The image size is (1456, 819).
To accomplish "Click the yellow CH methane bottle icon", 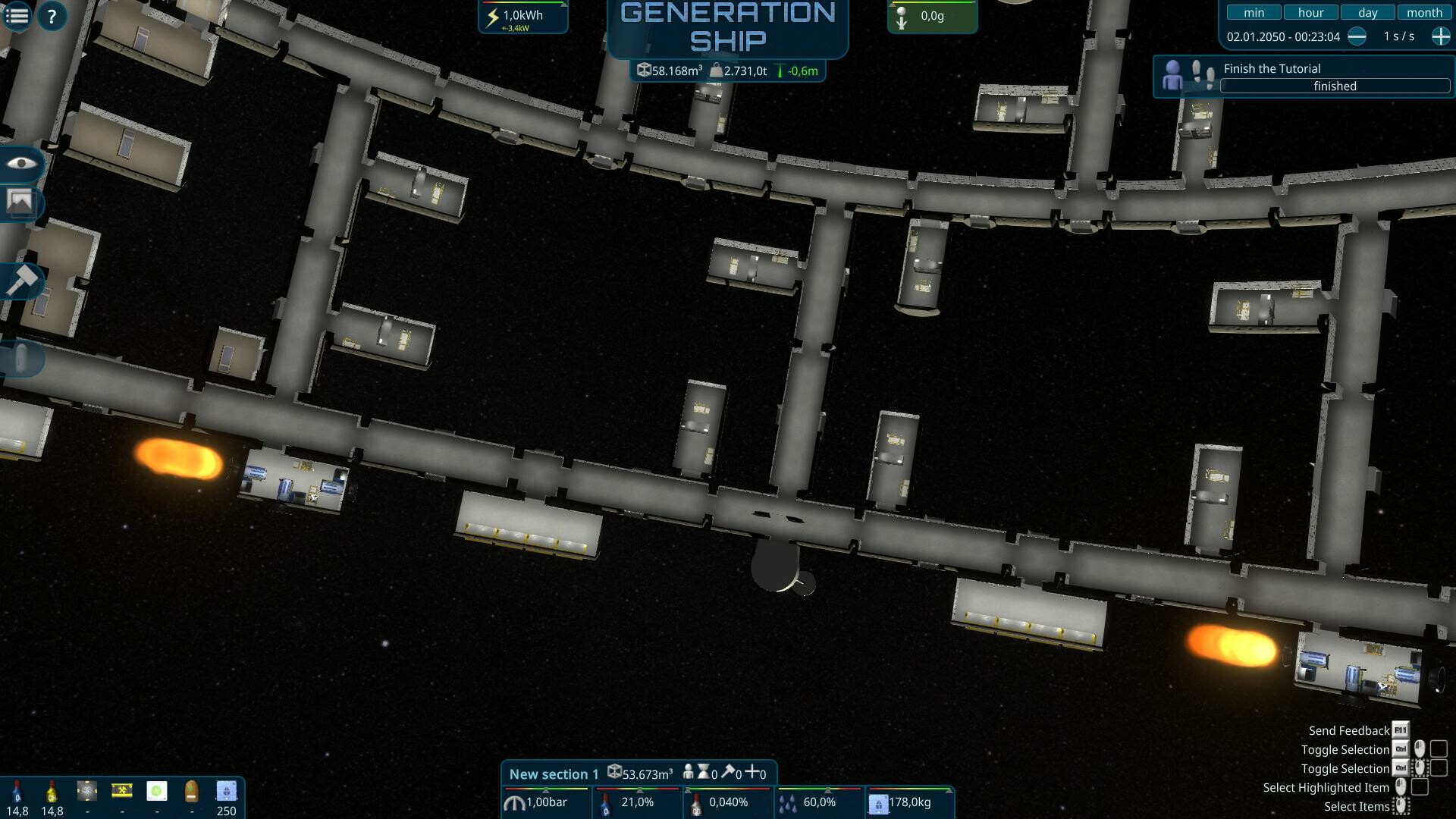I will (x=50, y=791).
